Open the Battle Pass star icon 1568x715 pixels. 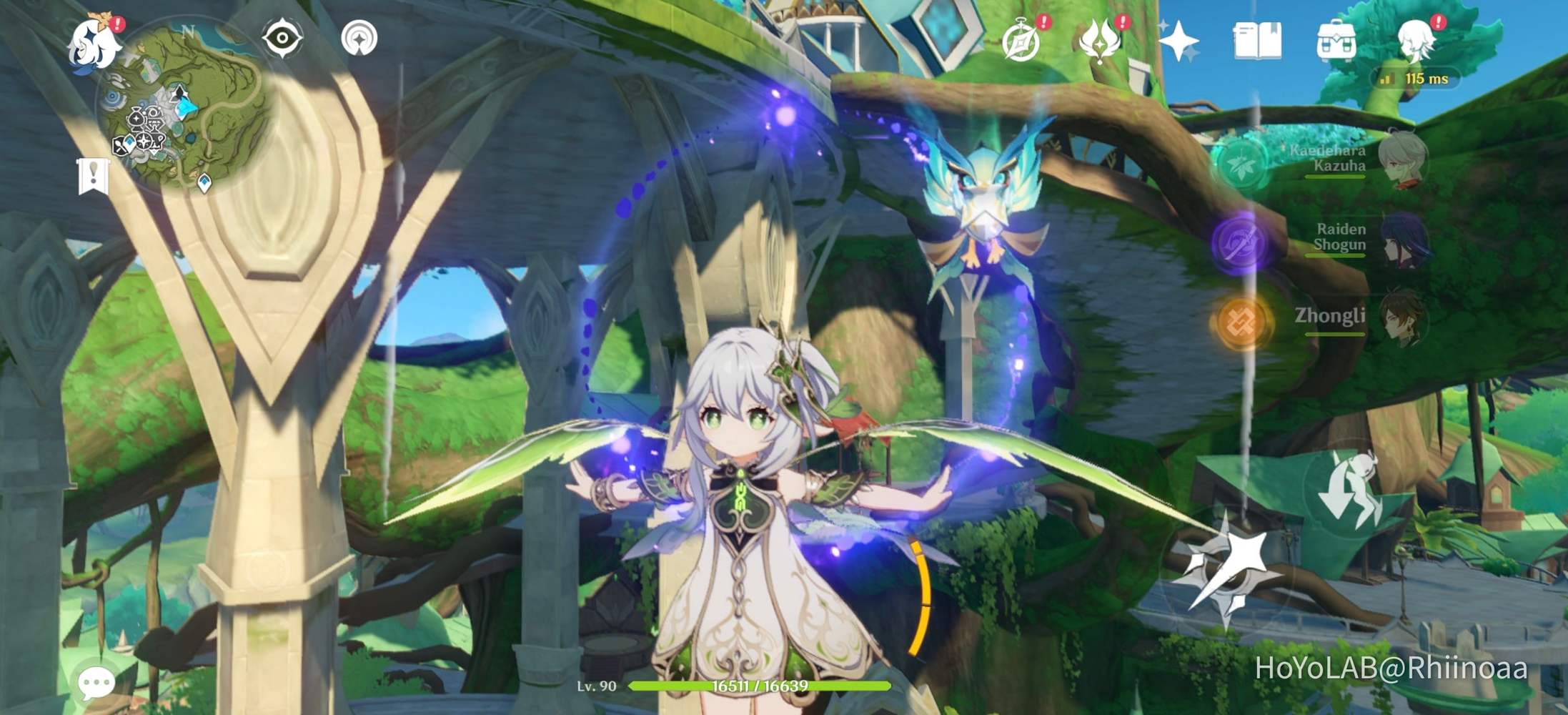click(1179, 41)
